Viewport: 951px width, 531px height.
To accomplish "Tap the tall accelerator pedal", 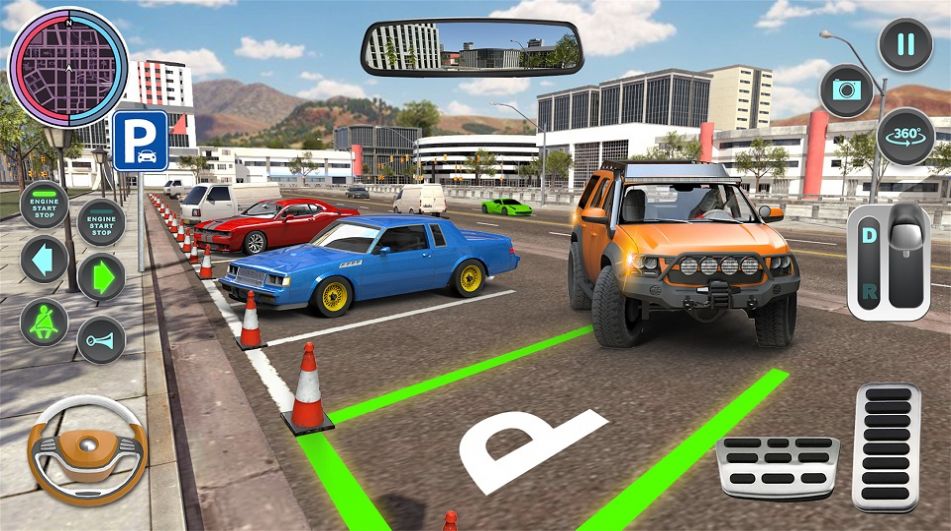I will [886, 446].
